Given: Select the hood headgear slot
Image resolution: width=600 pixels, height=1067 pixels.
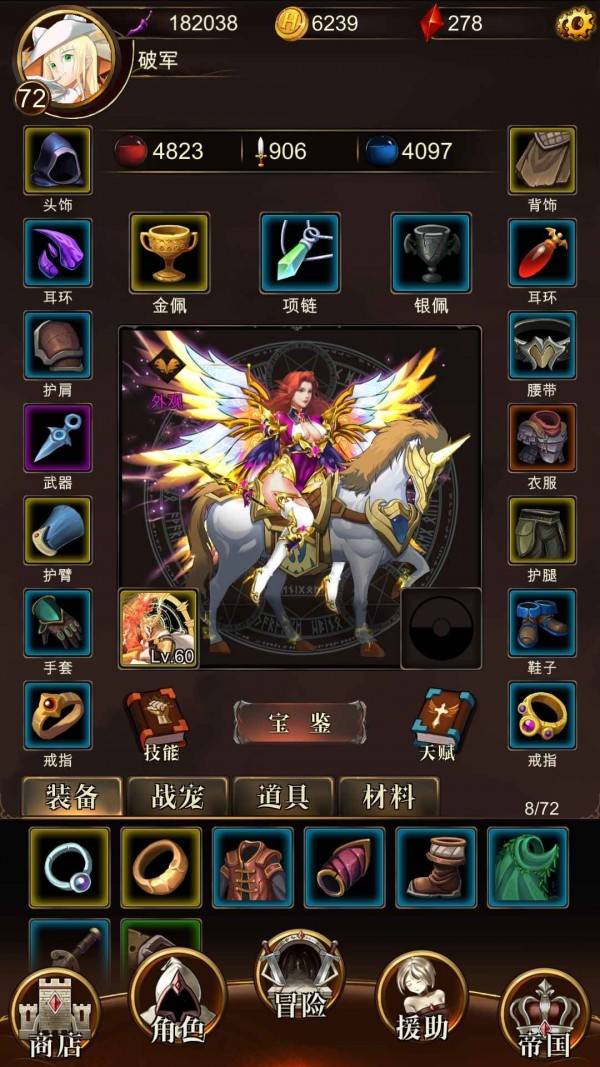Looking at the screenshot, I should [x=57, y=160].
